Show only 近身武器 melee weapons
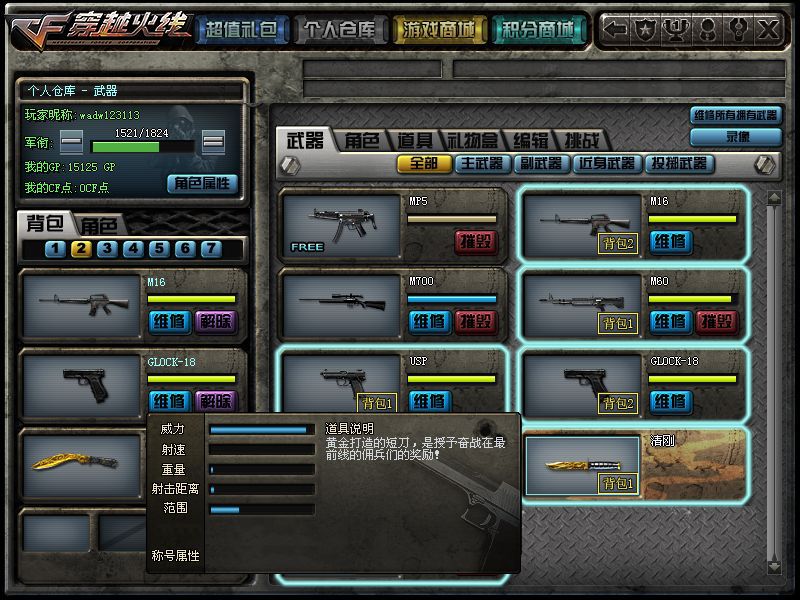 606,163
